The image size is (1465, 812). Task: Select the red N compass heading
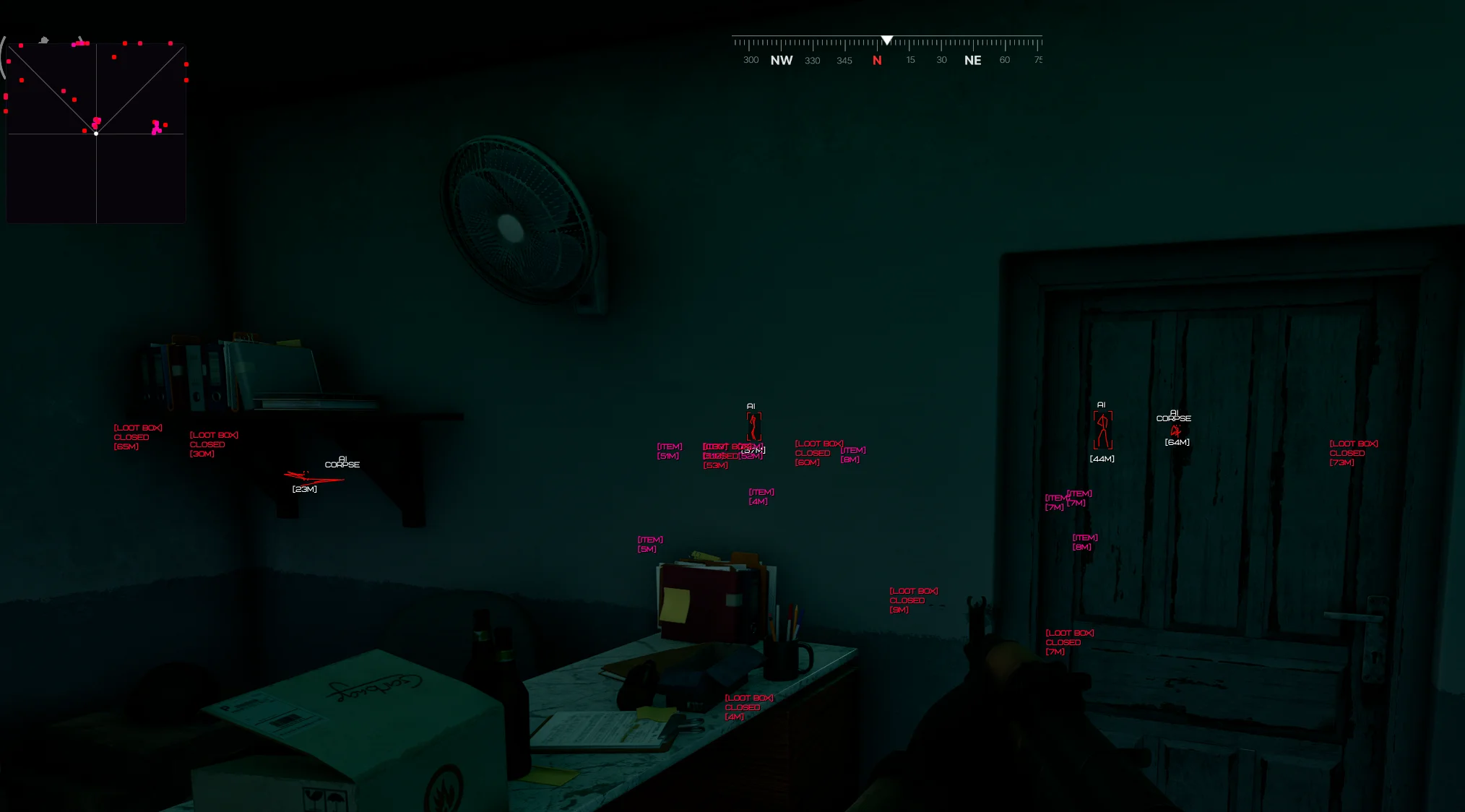tap(877, 61)
